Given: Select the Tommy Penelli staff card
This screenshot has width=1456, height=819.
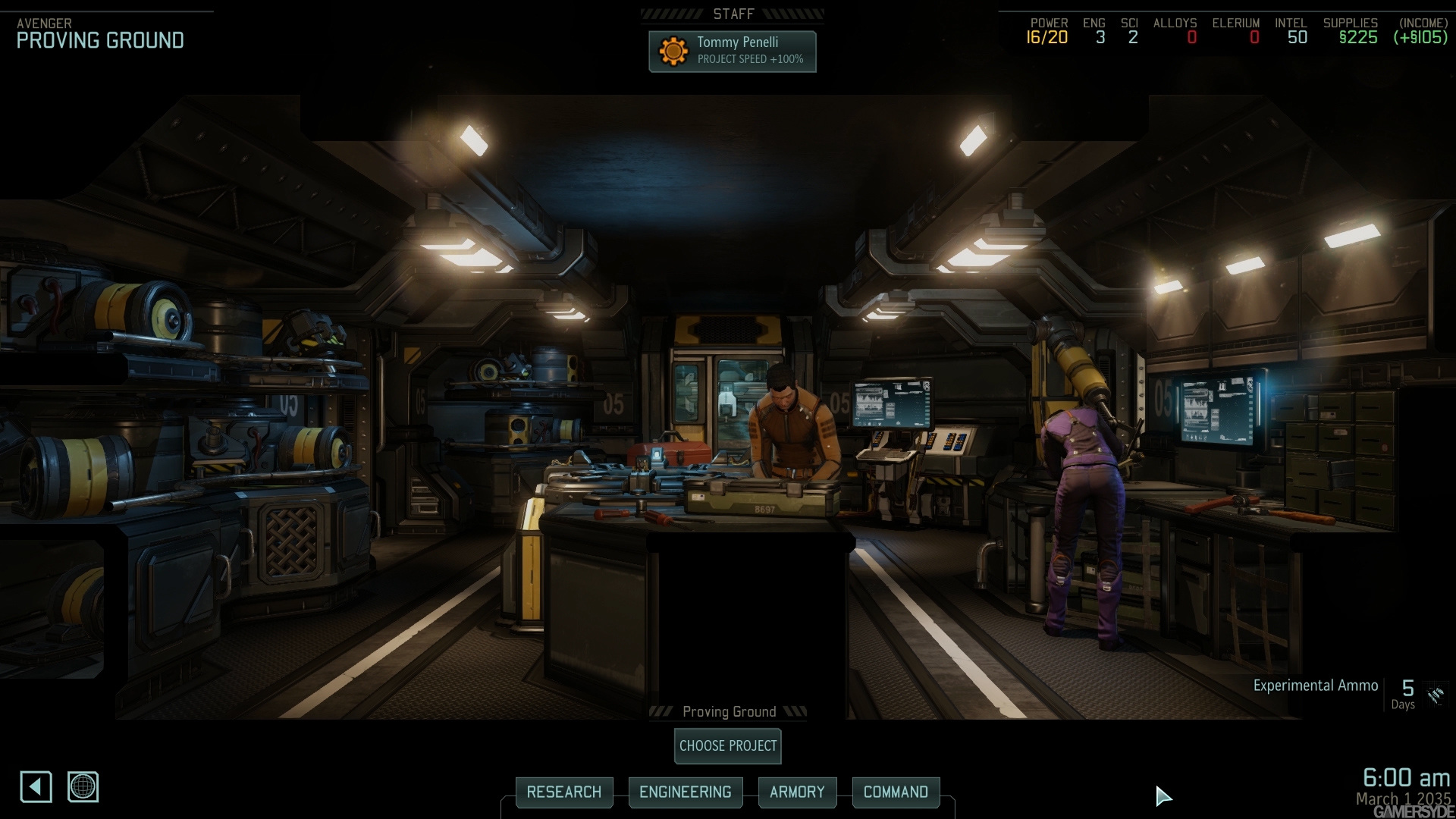Looking at the screenshot, I should click(732, 50).
